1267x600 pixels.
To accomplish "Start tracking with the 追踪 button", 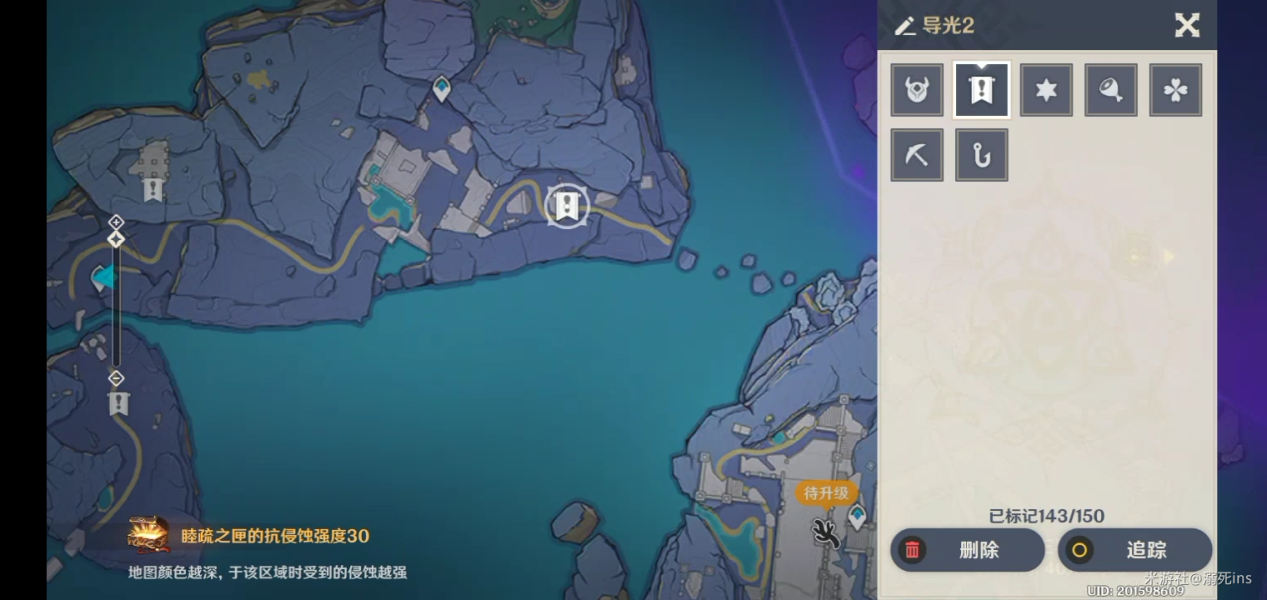I will (1135, 550).
